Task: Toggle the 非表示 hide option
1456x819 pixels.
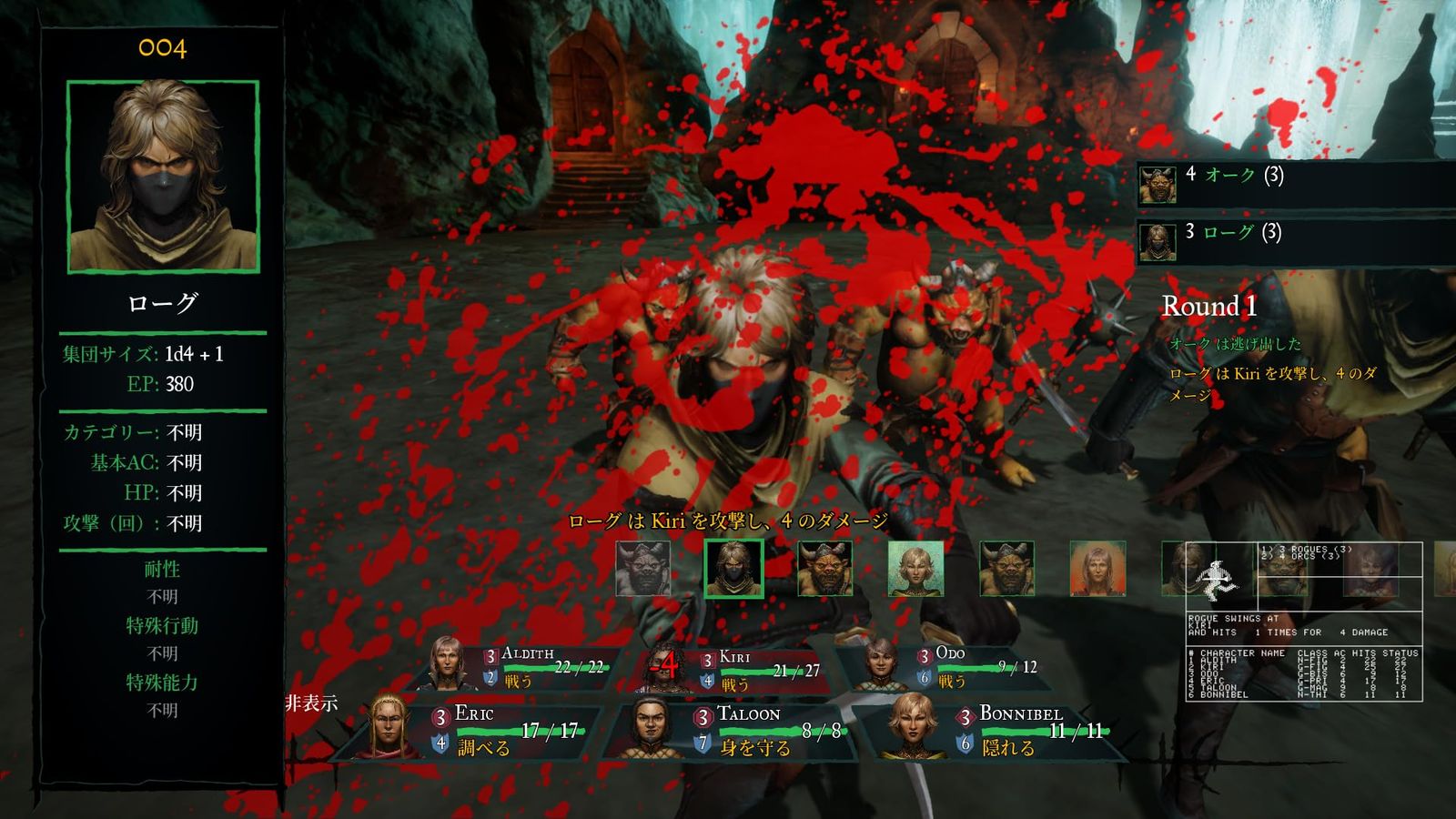Action: (x=311, y=703)
